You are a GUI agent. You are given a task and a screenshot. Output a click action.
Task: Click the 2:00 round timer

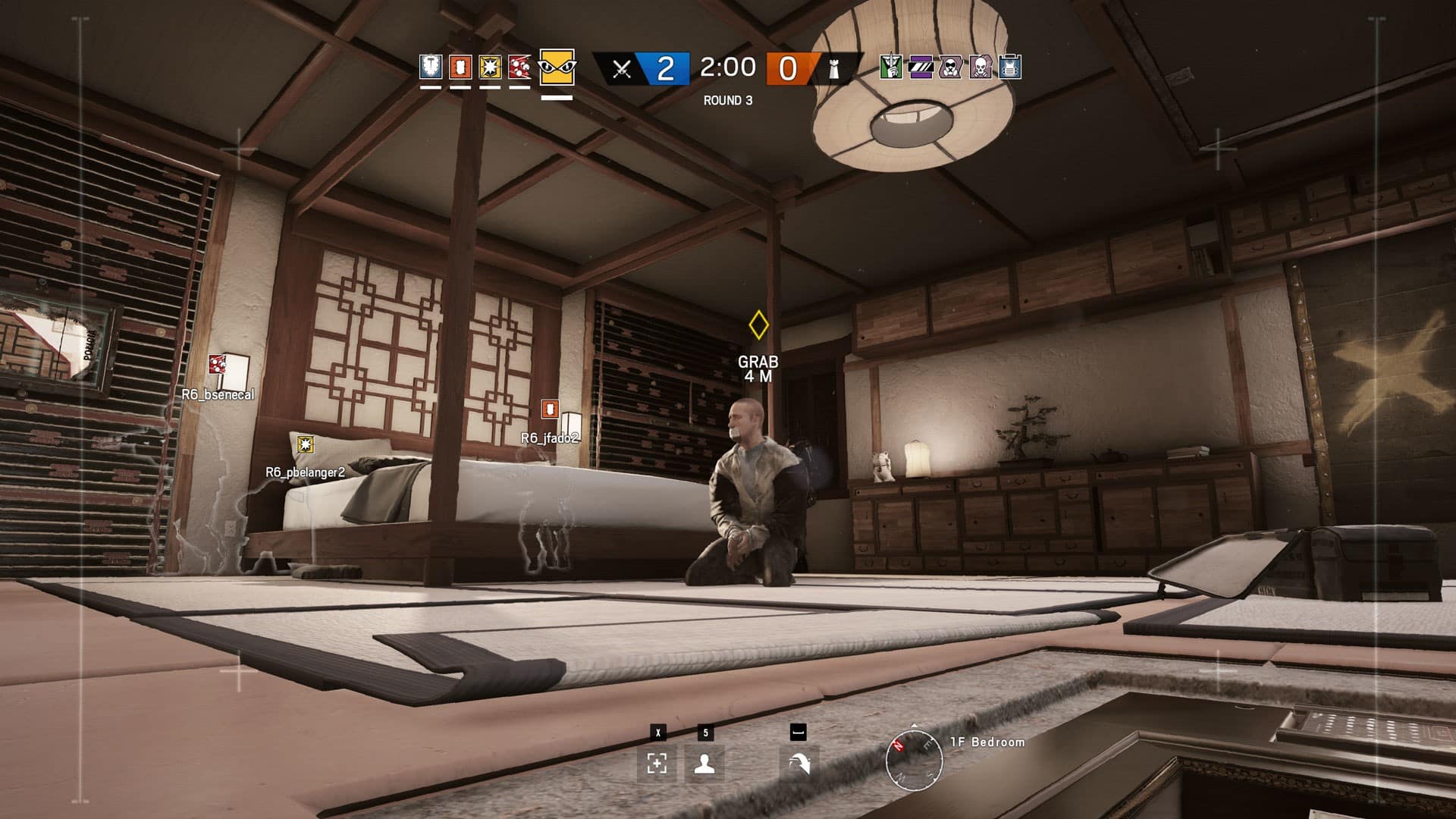[726, 68]
